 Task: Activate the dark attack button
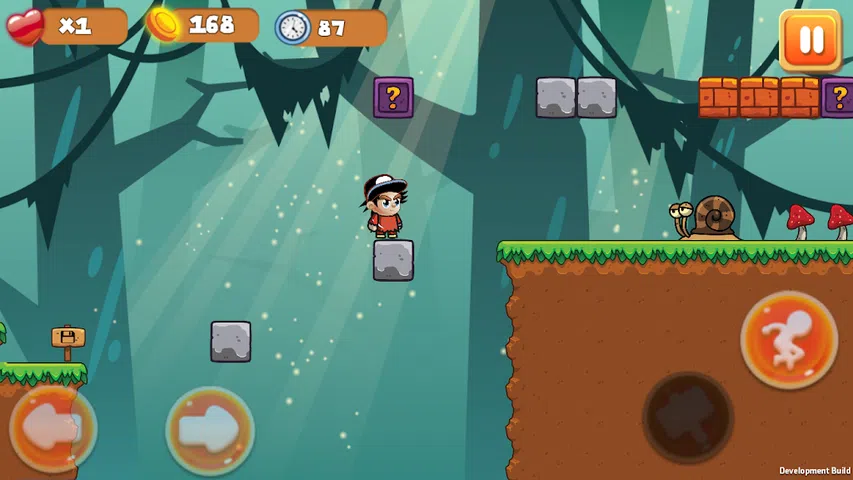tap(688, 416)
